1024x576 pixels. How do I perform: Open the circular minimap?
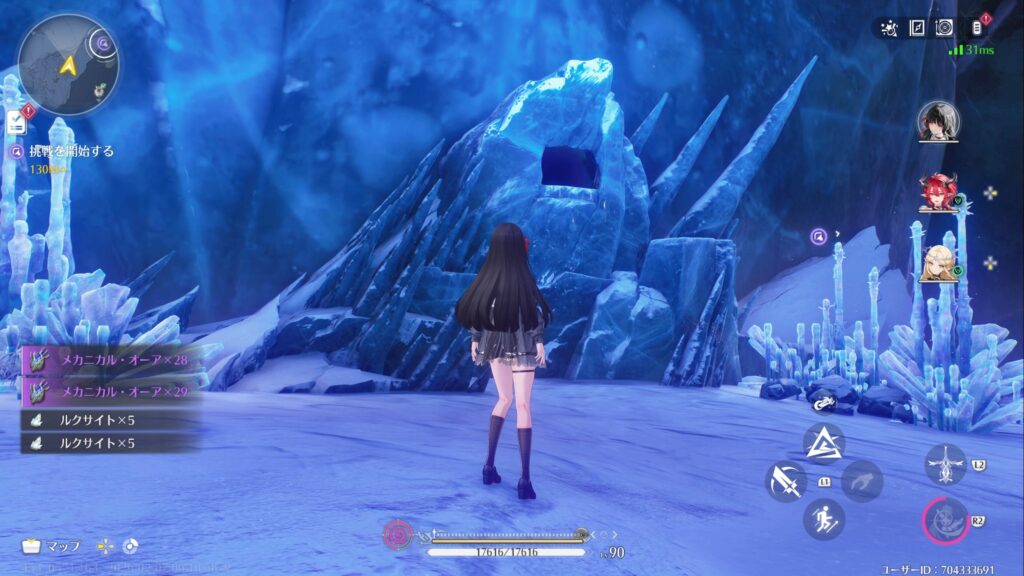point(68,65)
